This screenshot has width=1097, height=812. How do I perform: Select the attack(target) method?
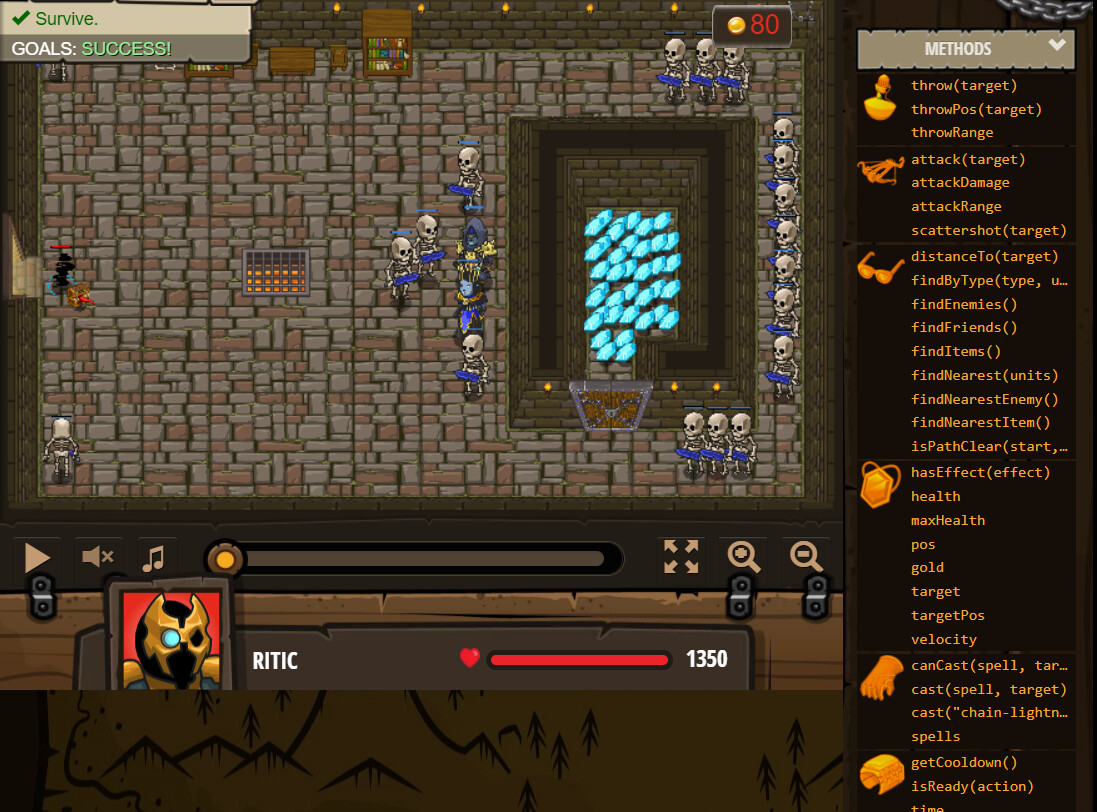(x=967, y=160)
